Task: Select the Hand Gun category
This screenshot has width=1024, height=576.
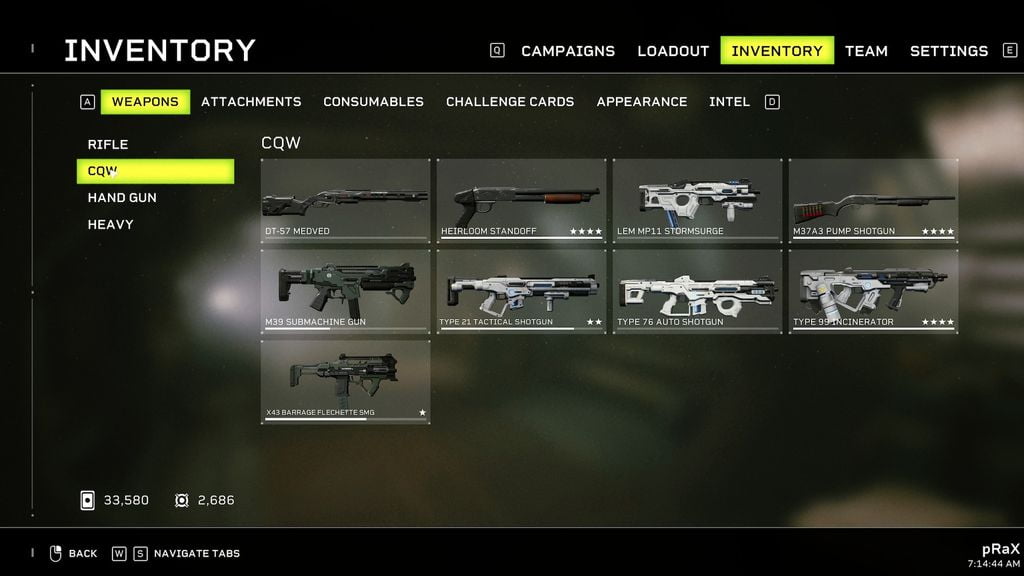Action: point(122,198)
